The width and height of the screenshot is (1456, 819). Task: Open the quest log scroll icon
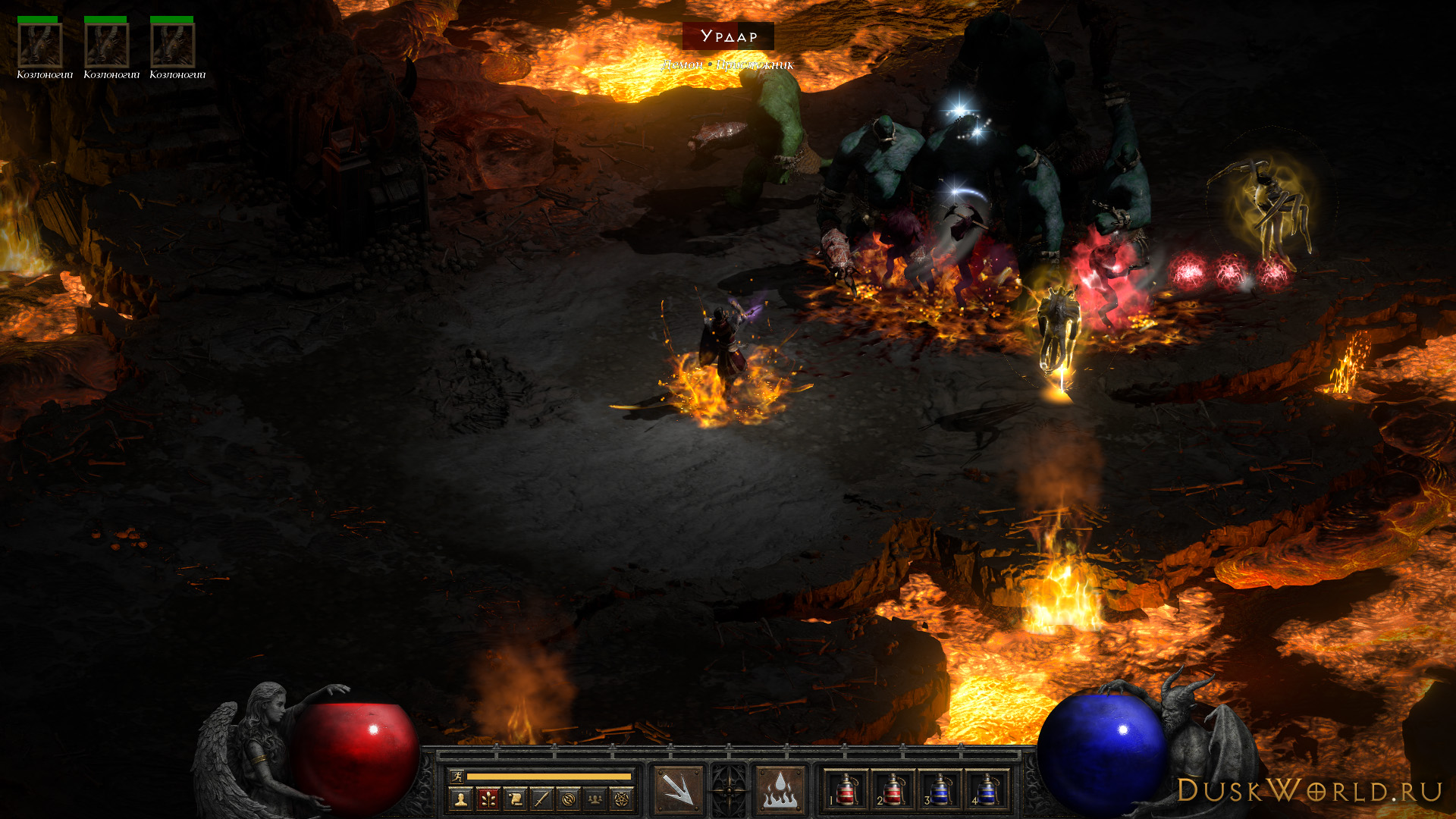point(515,799)
